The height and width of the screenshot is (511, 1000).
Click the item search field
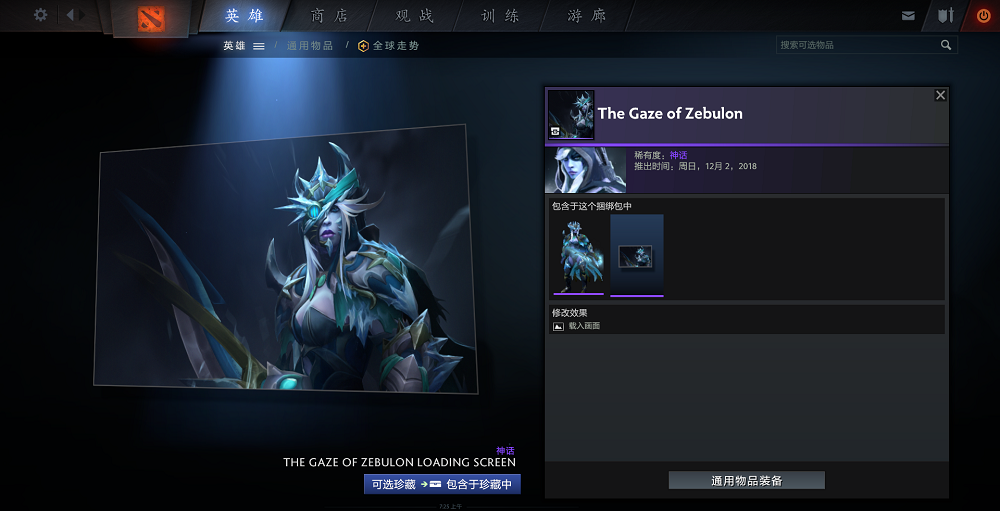click(858, 45)
